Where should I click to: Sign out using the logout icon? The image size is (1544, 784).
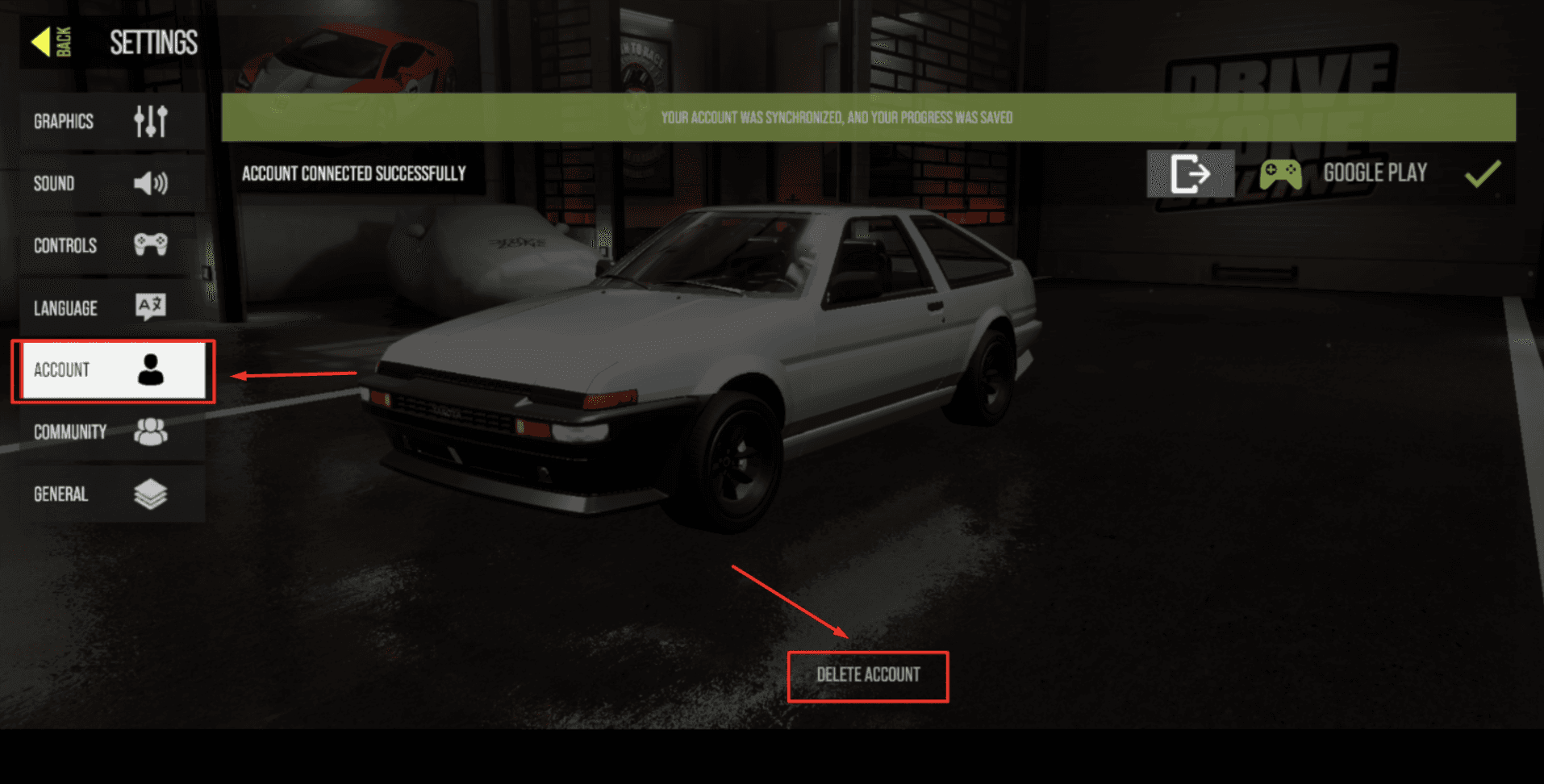pyautogui.click(x=1190, y=173)
